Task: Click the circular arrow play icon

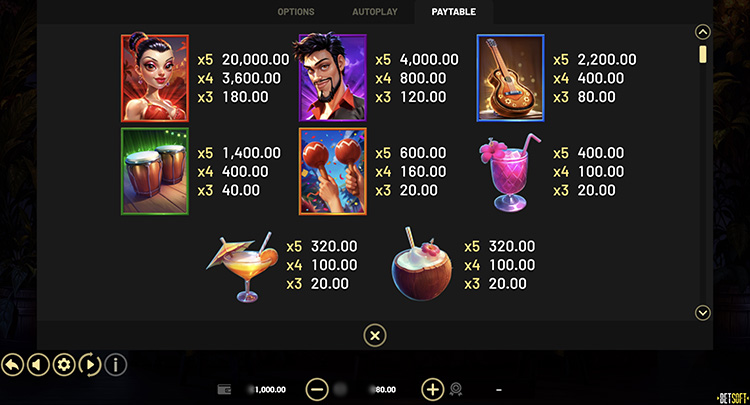Action: coord(90,364)
